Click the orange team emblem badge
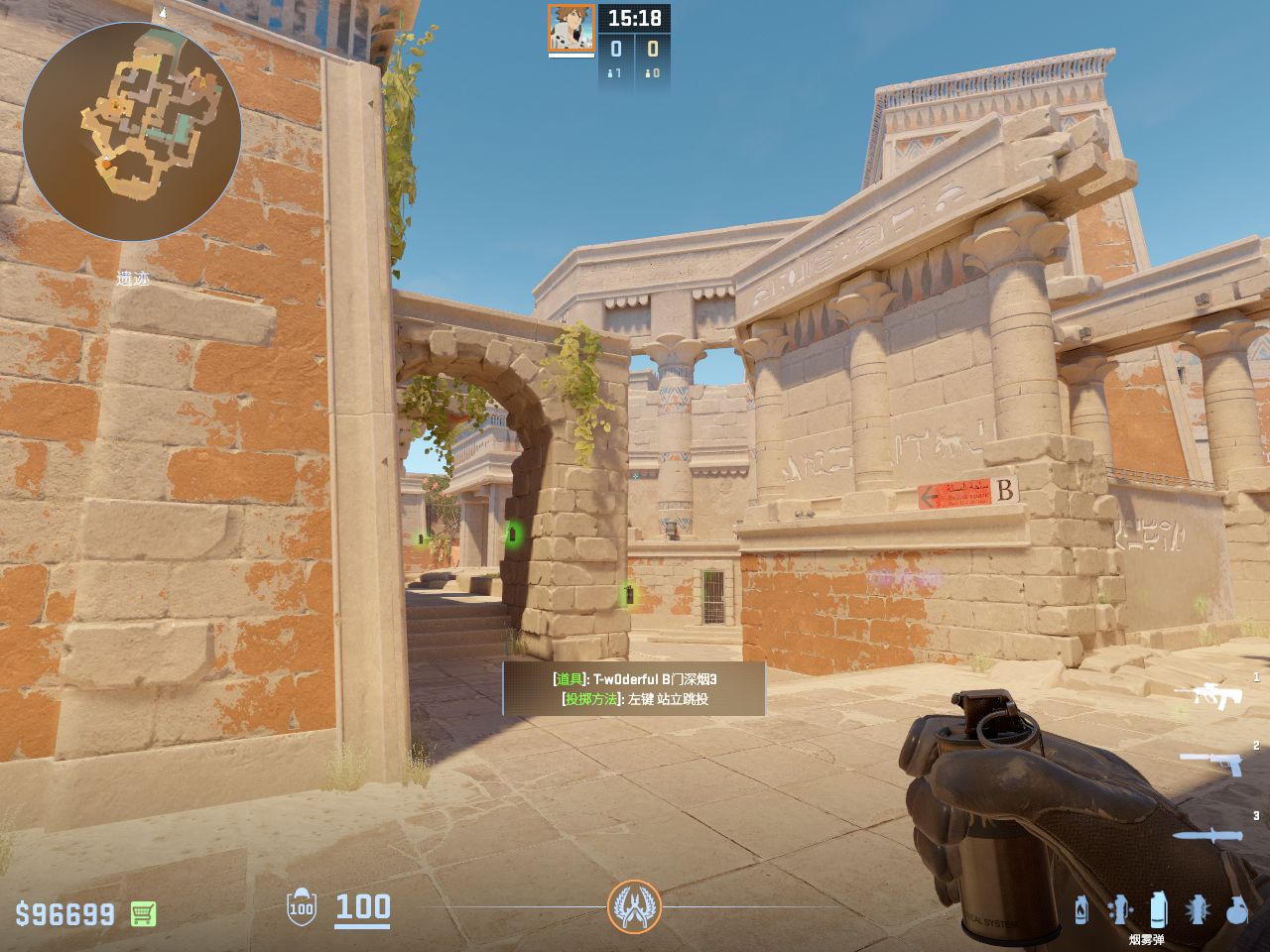1270x952 pixels. tap(634, 906)
